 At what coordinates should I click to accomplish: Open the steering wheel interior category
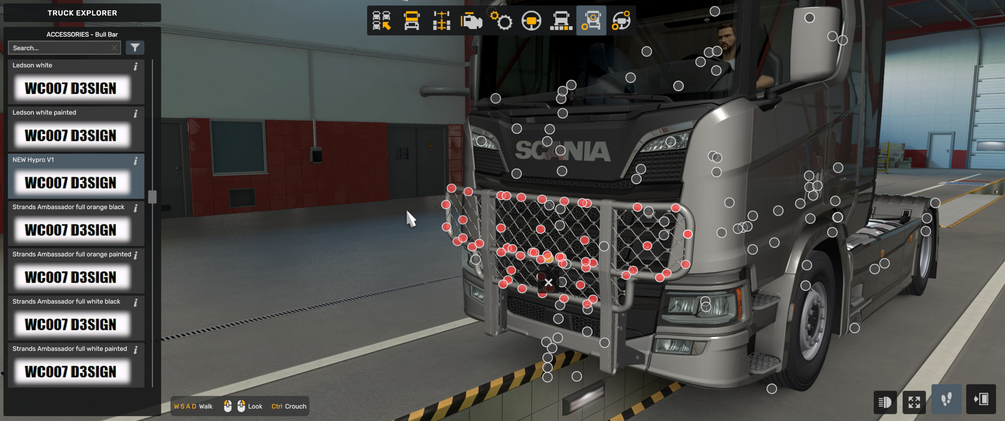[x=531, y=21]
